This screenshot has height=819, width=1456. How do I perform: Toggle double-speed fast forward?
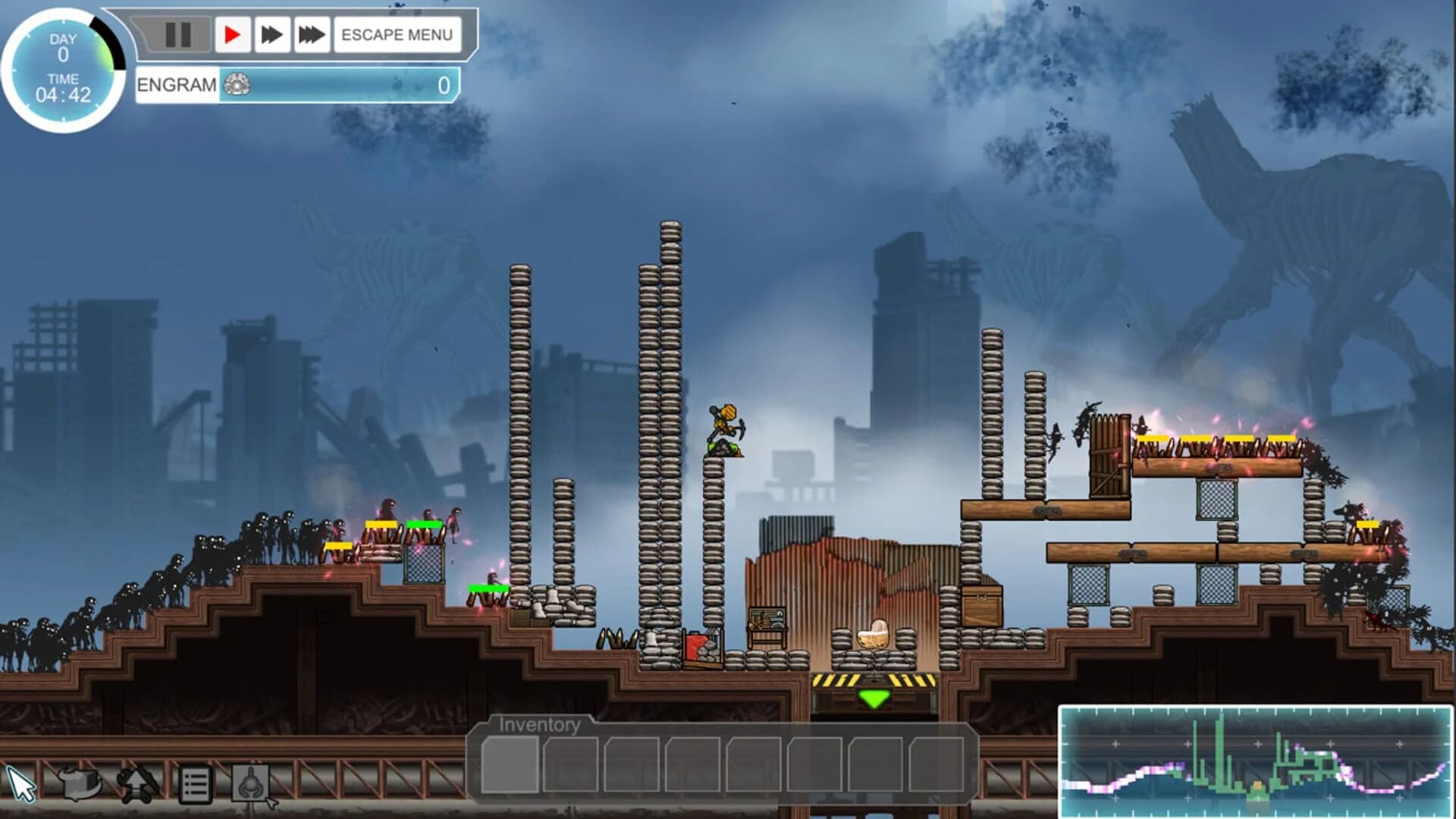coord(270,33)
